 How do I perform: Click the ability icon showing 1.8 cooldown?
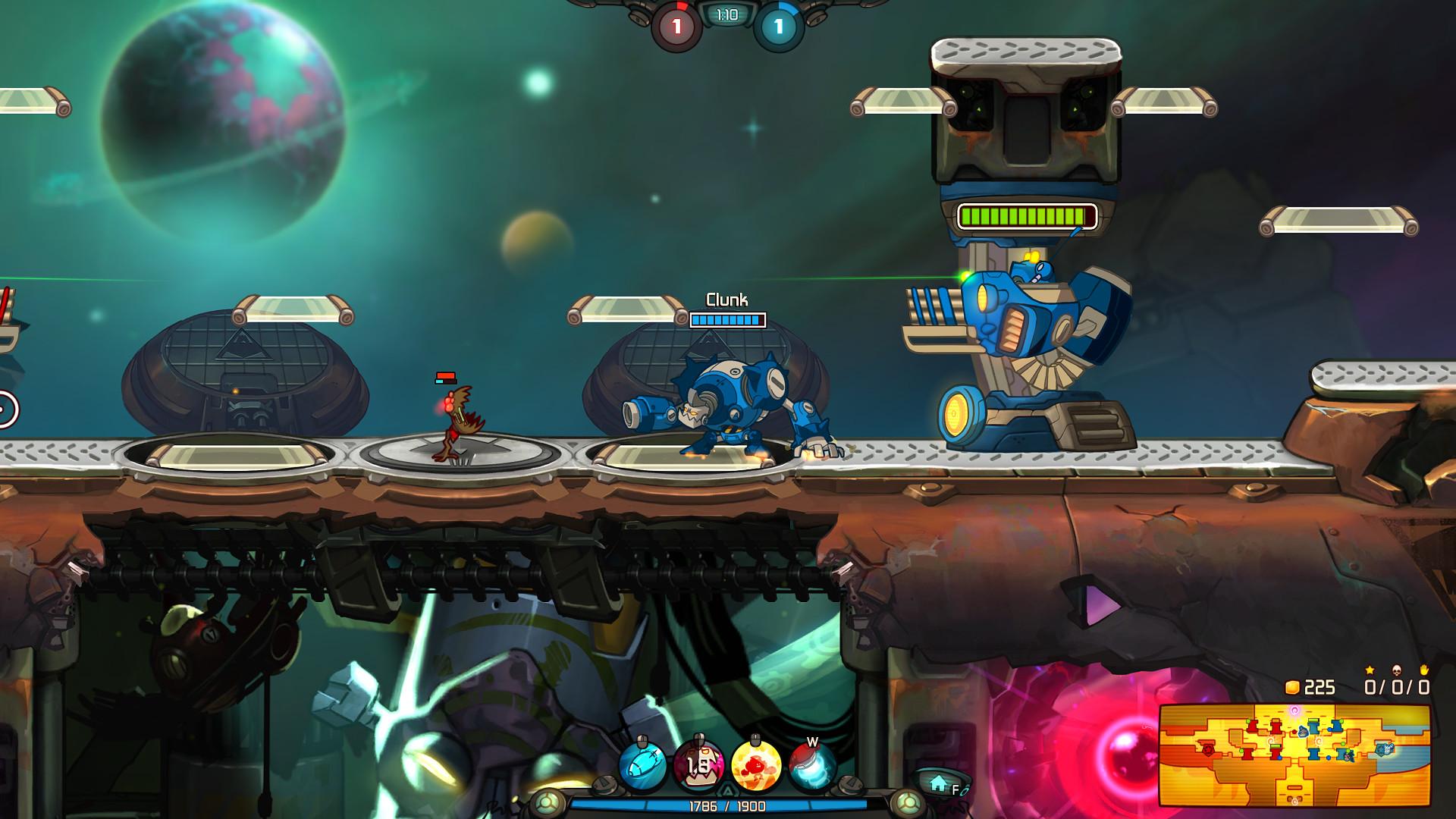(698, 767)
